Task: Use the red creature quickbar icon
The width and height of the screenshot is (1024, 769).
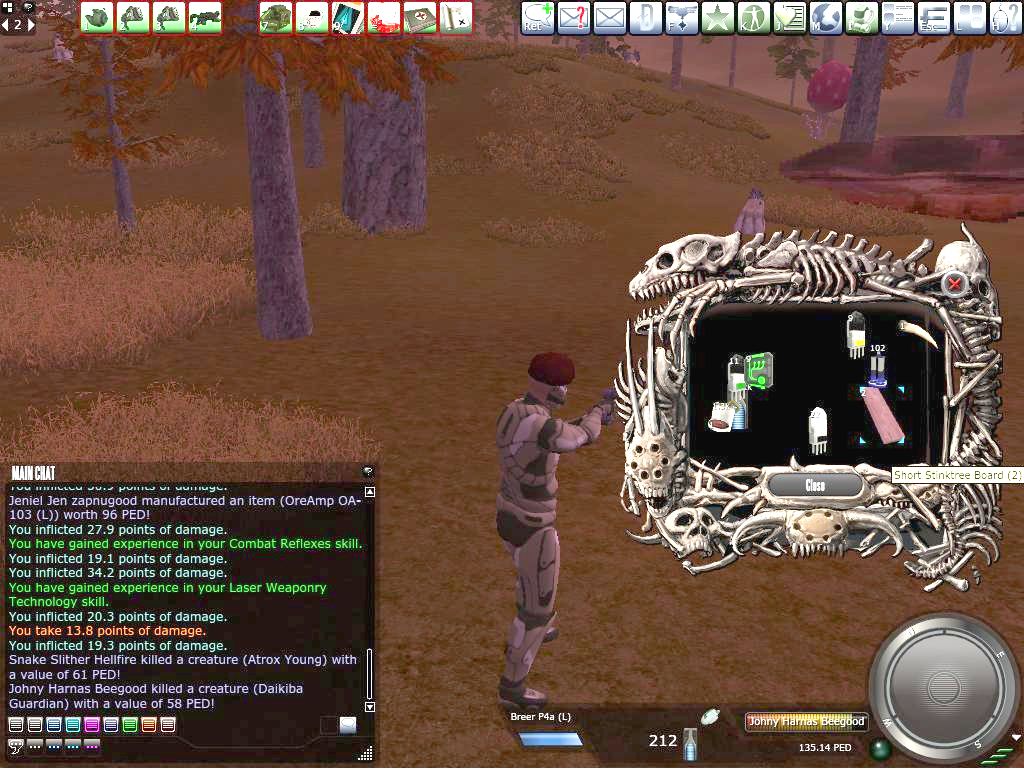Action: [x=384, y=17]
